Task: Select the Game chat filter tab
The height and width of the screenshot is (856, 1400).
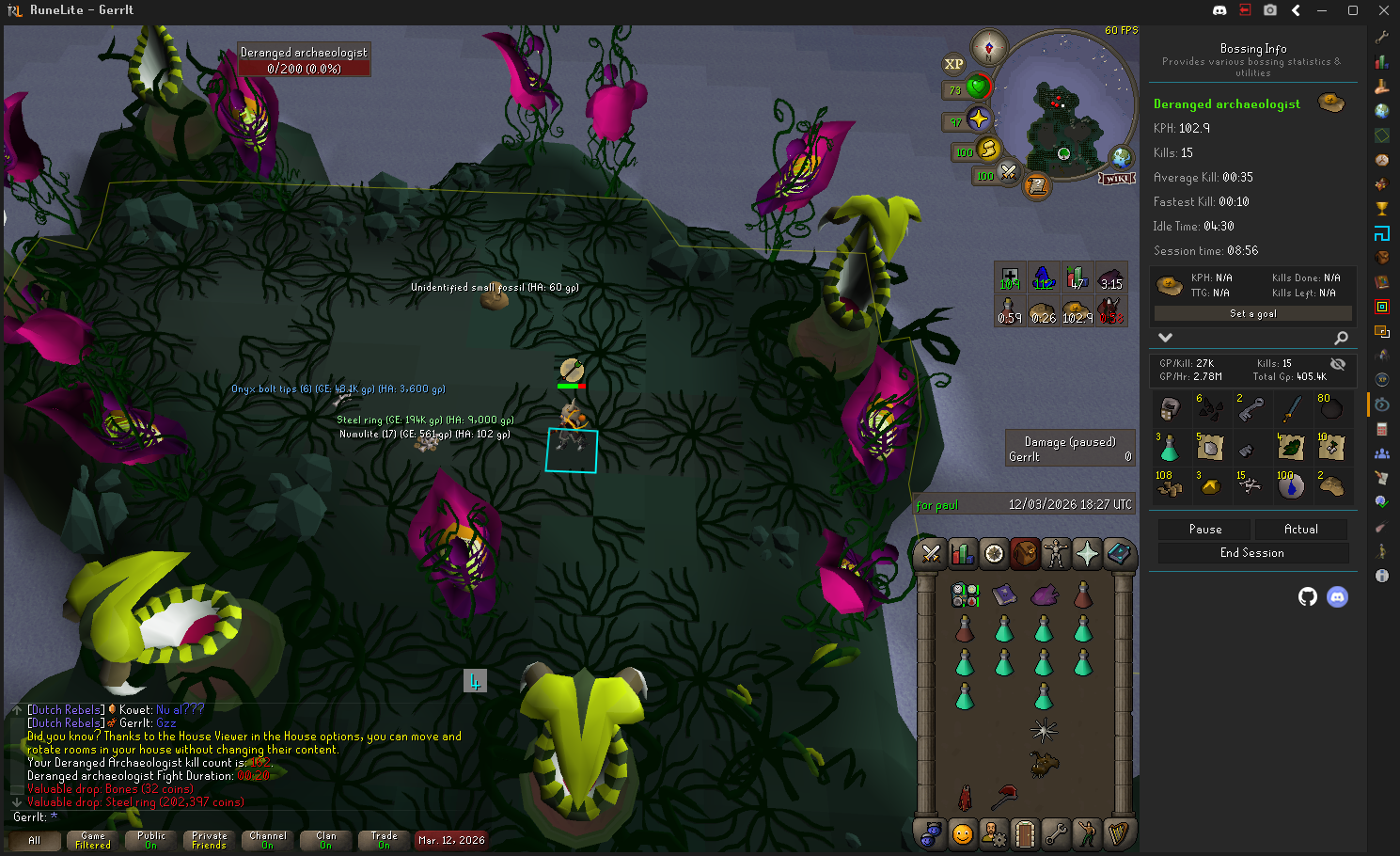Action: [x=93, y=840]
